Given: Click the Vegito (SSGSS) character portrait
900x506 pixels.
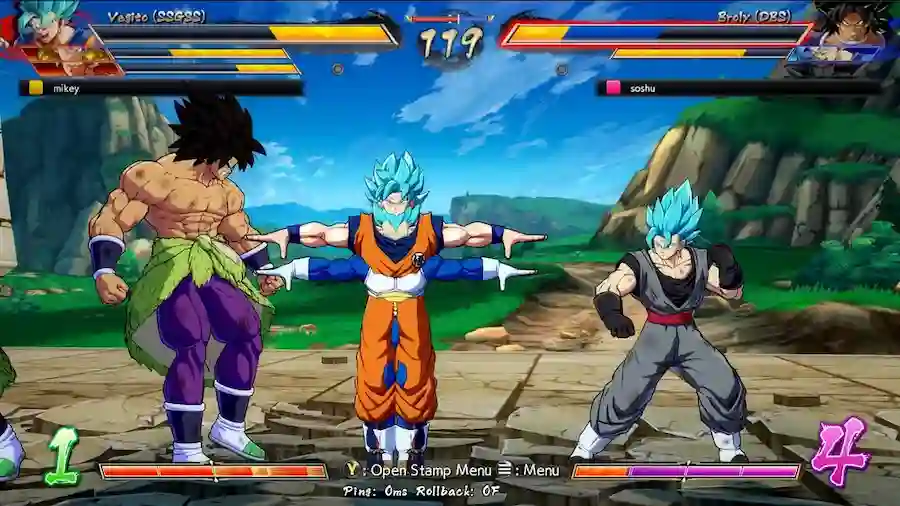Looking at the screenshot, I should (x=45, y=30).
